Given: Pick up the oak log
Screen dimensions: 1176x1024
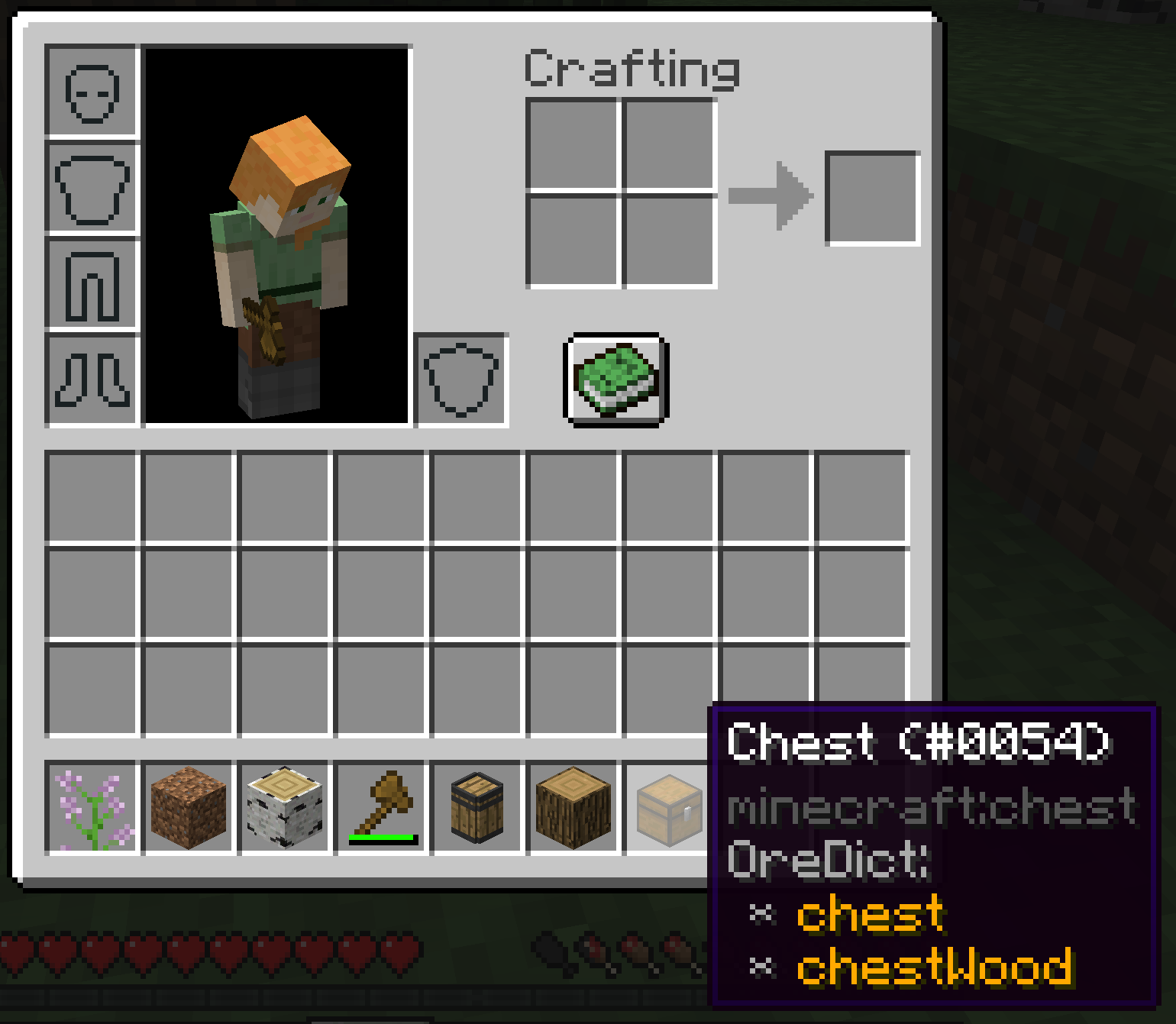Looking at the screenshot, I should pyautogui.click(x=571, y=806).
